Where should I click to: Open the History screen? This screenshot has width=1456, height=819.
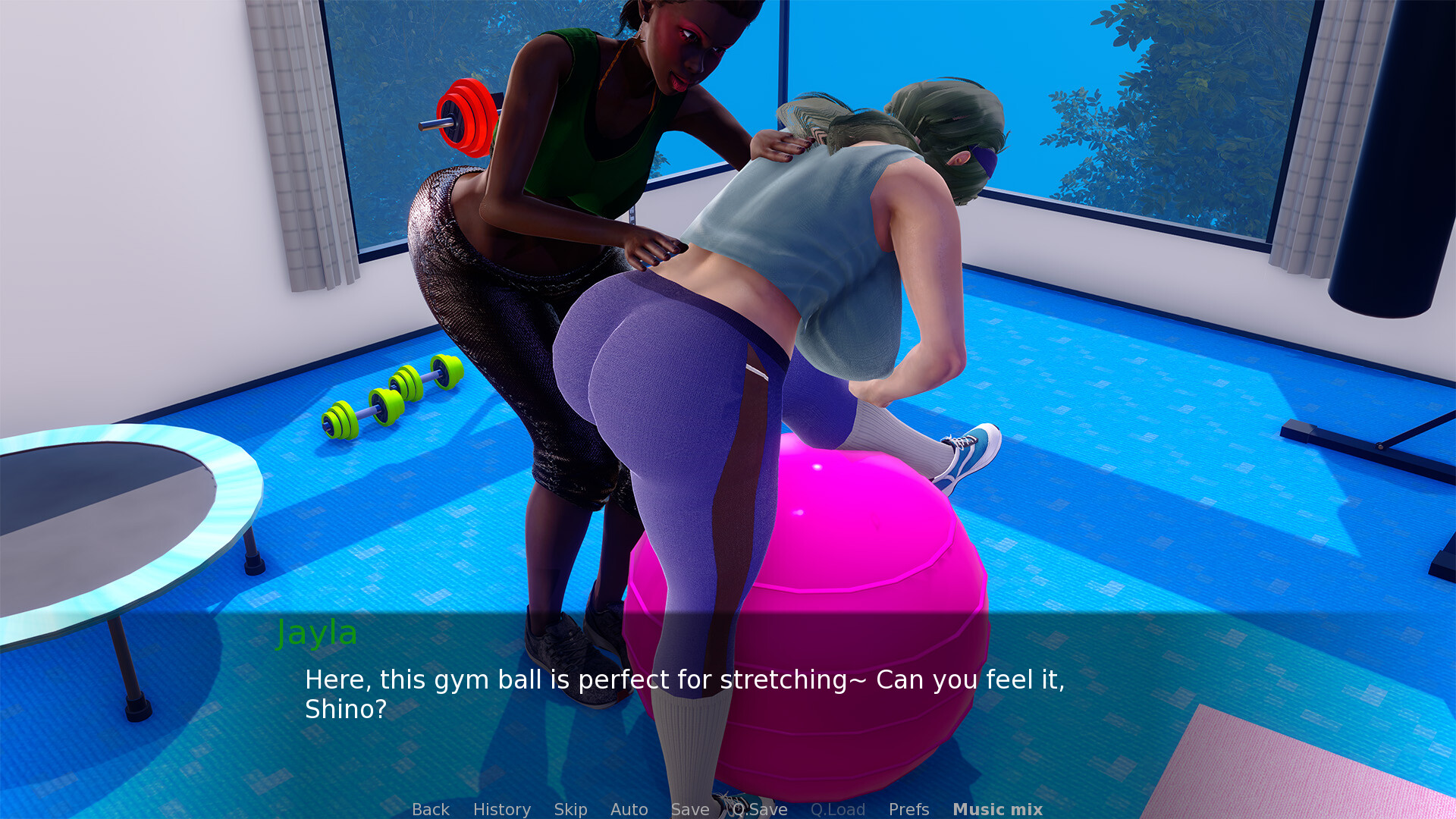501,809
